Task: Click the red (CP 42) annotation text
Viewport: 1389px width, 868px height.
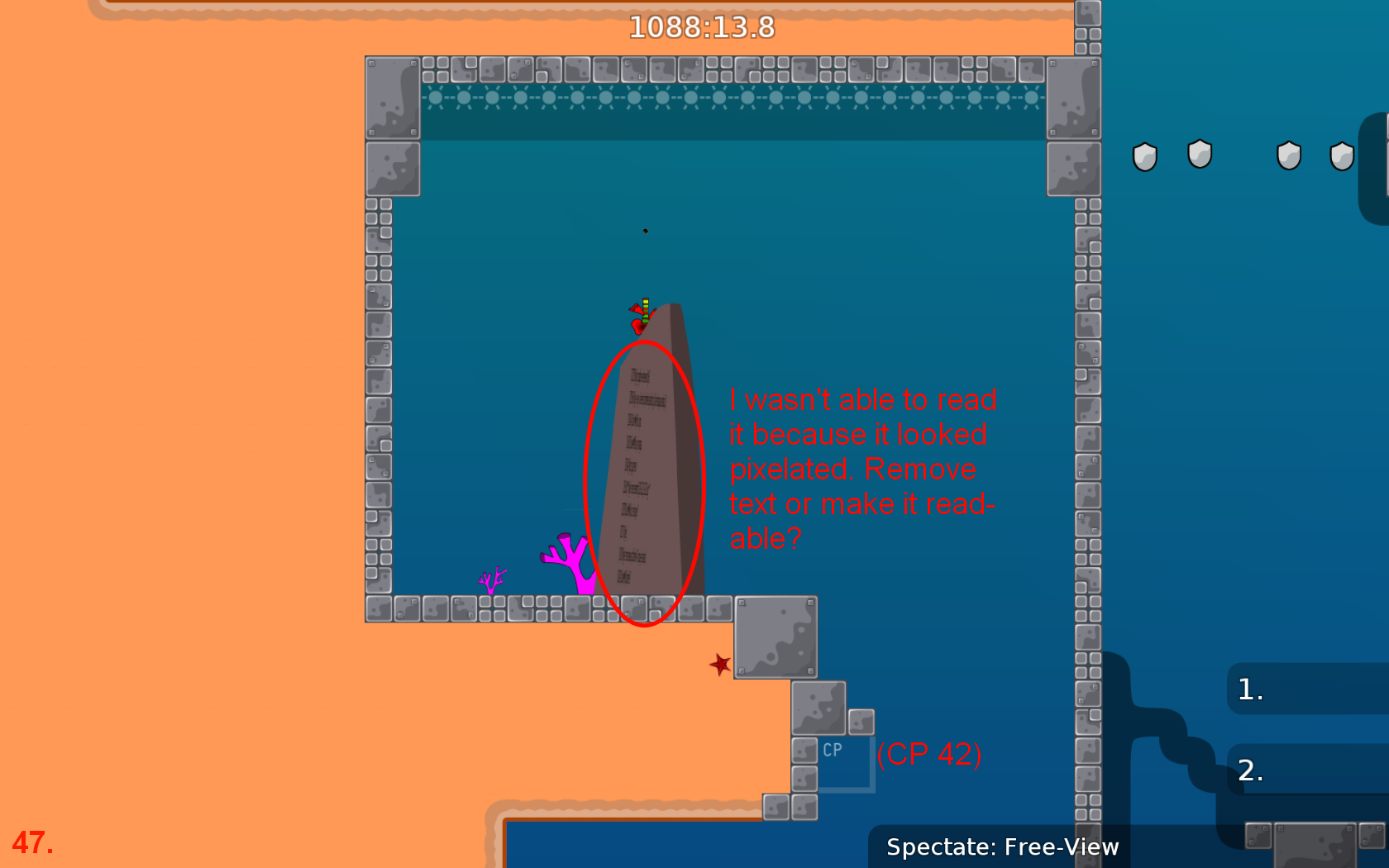Action: 930,753
